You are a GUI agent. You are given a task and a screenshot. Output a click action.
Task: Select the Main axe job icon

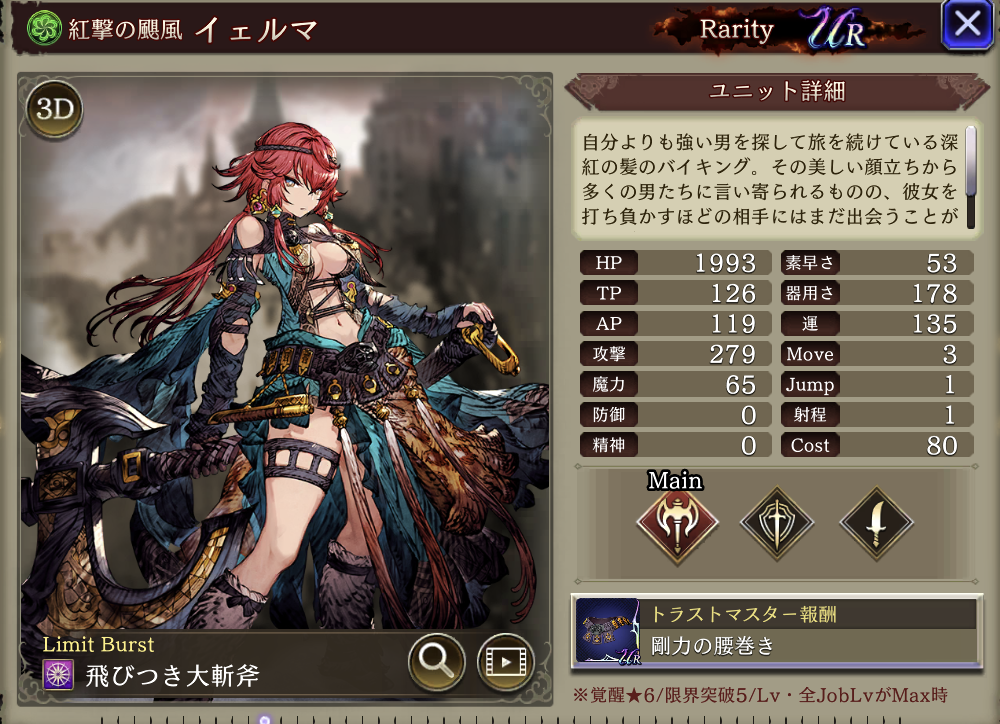tap(678, 522)
